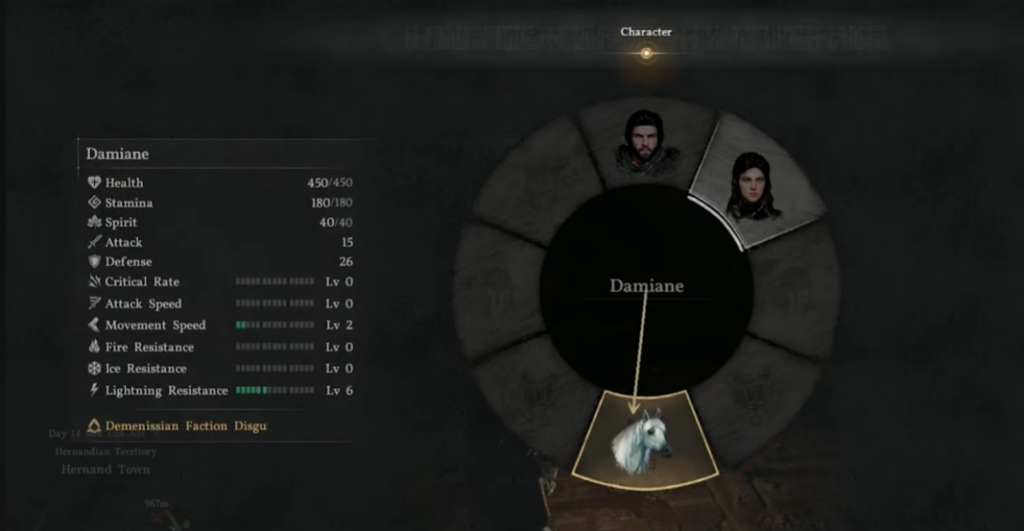Open the Character tab at the top
Image resolution: width=1024 pixels, height=531 pixels.
coord(646,32)
